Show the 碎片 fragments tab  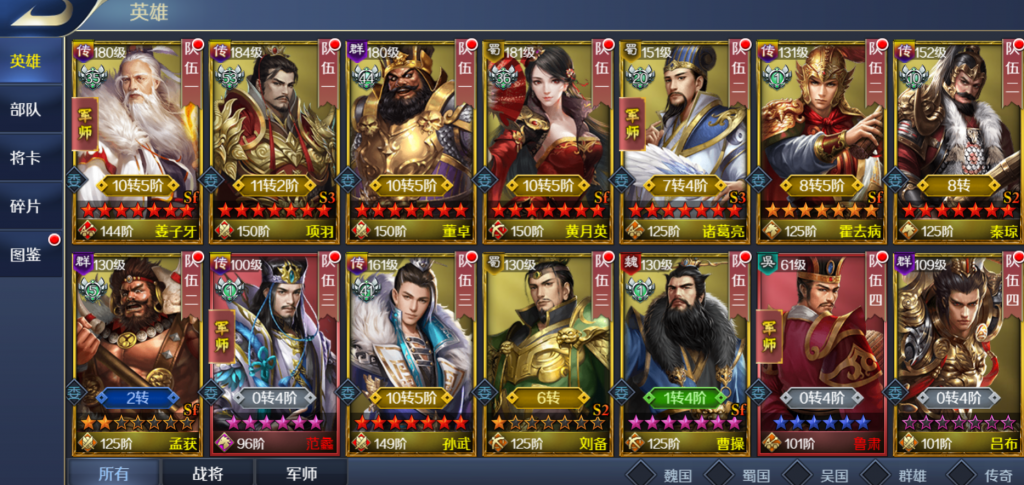tap(27, 205)
